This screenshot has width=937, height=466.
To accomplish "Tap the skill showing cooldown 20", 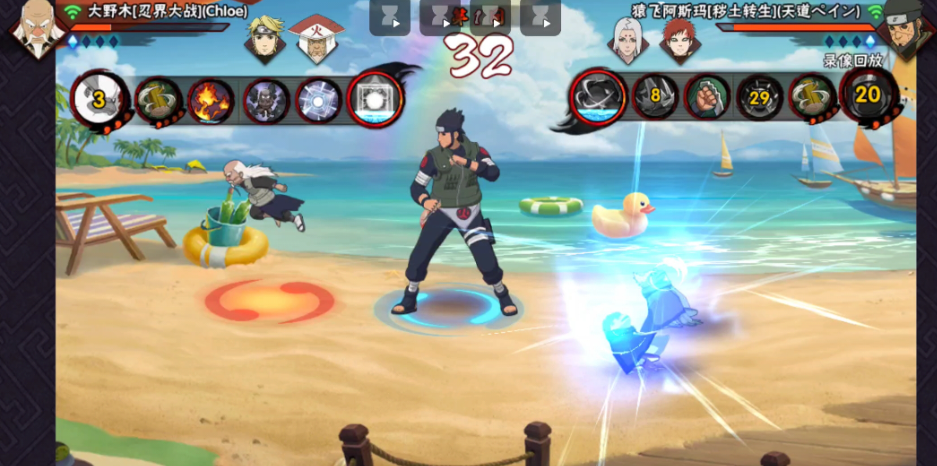I will coord(867,96).
